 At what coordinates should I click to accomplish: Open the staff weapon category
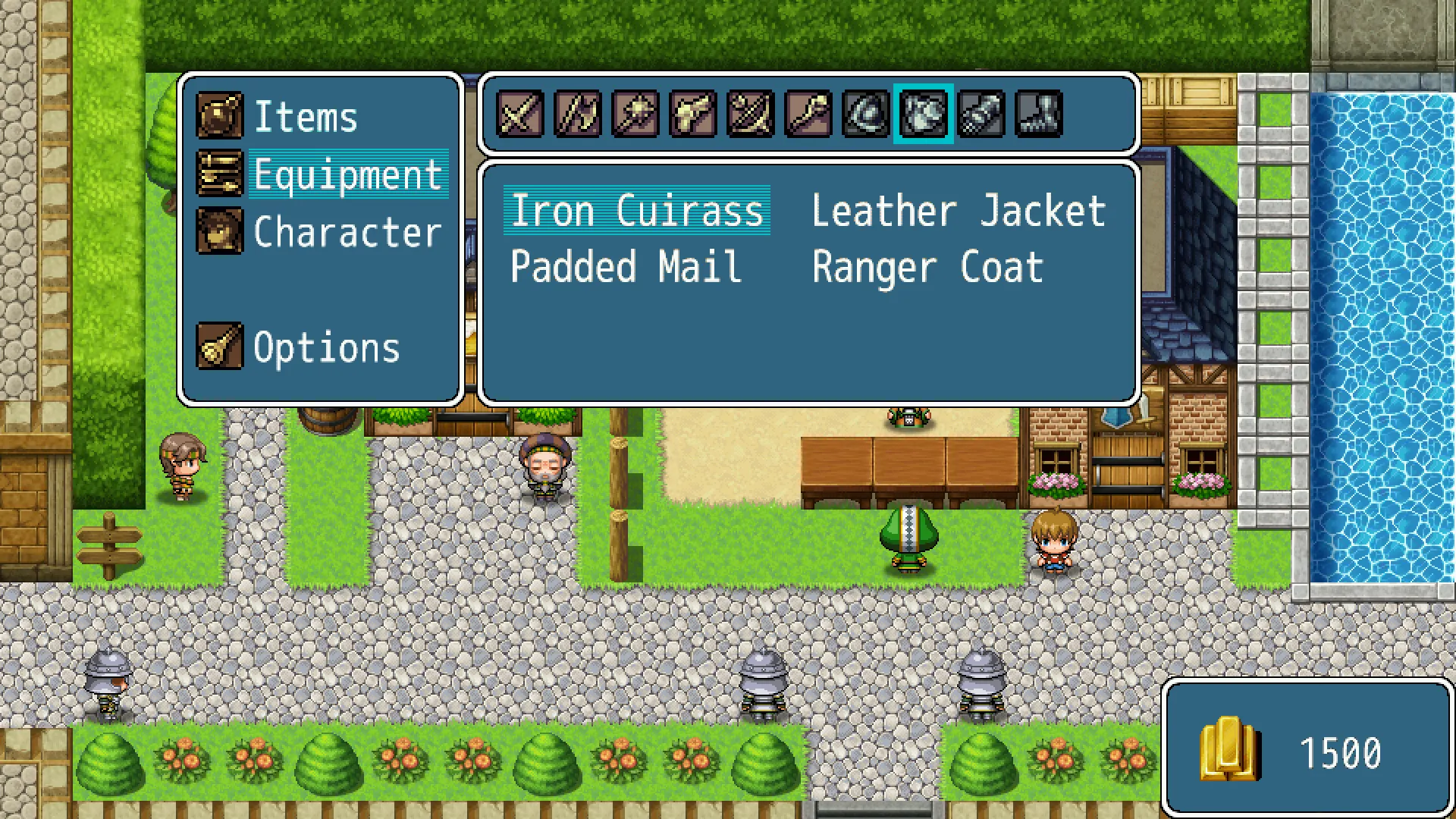click(808, 115)
